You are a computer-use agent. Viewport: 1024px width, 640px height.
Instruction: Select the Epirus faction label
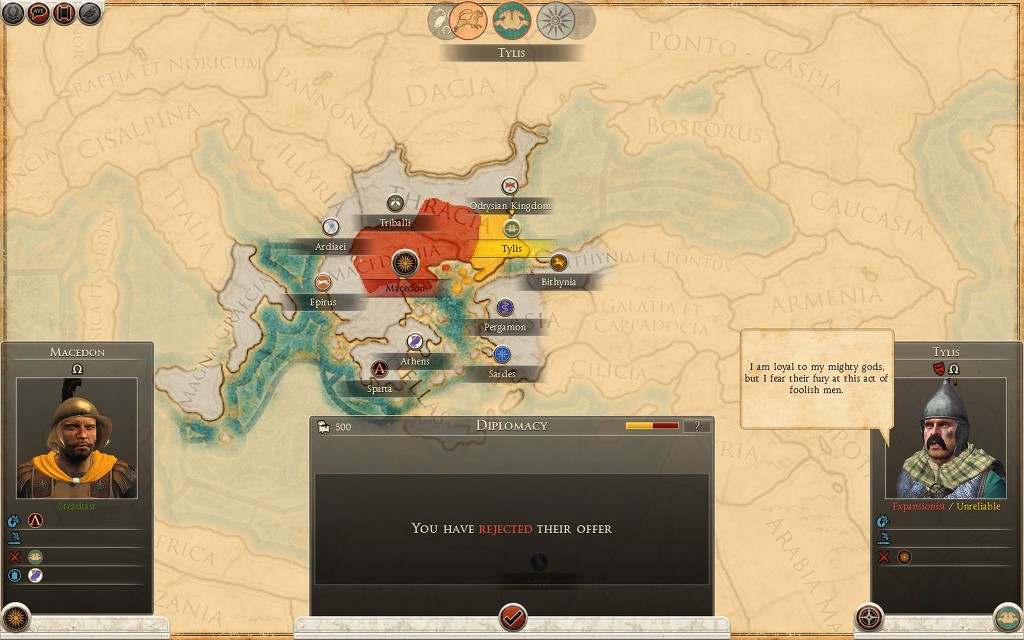pyautogui.click(x=322, y=302)
